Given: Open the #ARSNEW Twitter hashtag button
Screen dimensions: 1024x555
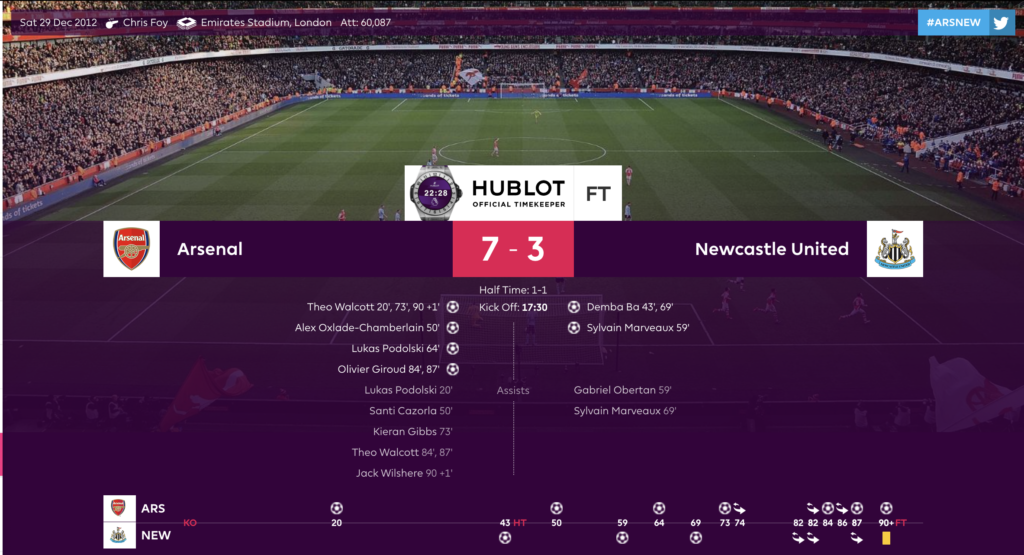Looking at the screenshot, I should (x=966, y=23).
